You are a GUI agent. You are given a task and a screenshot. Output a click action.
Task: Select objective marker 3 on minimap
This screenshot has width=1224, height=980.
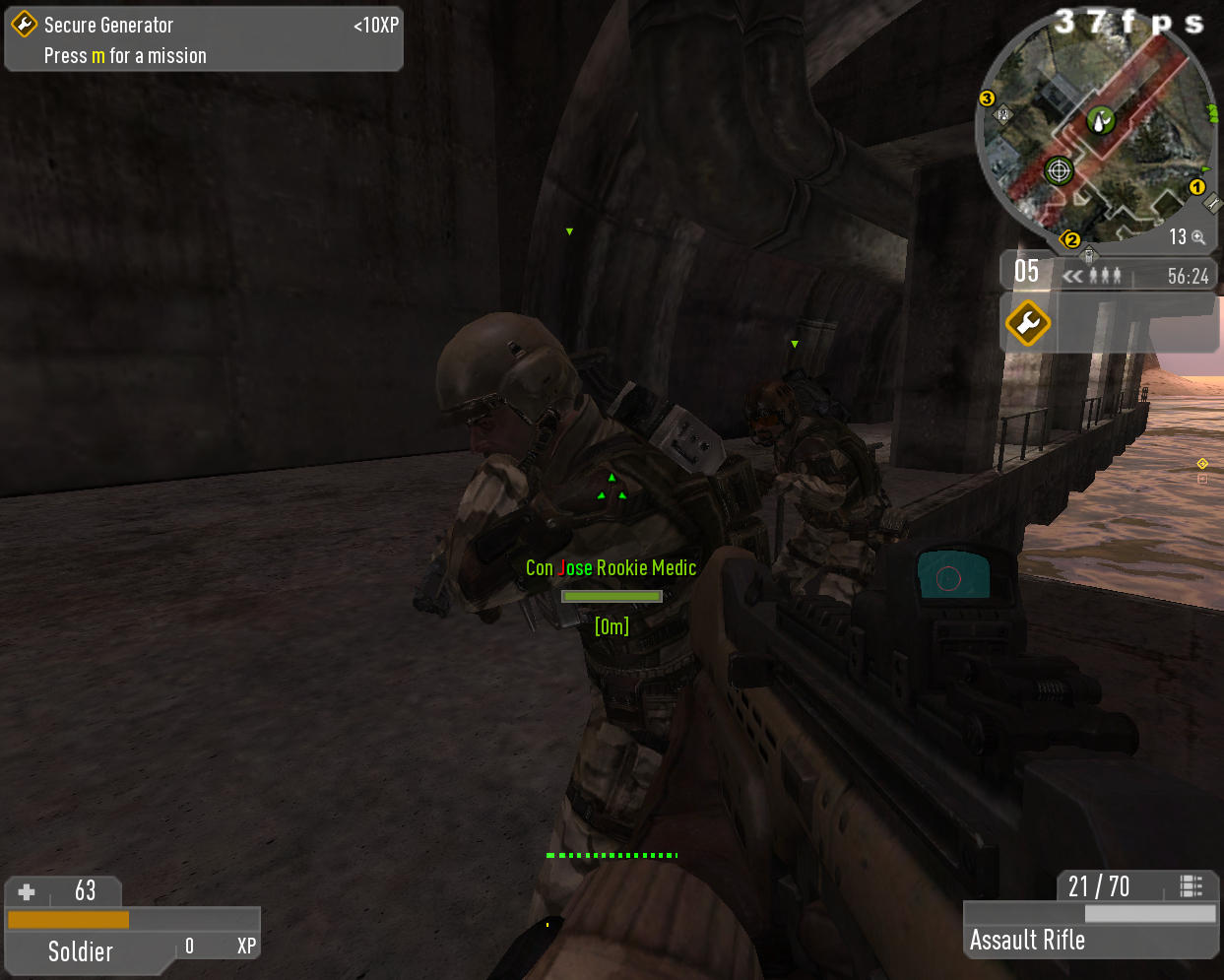(987, 98)
